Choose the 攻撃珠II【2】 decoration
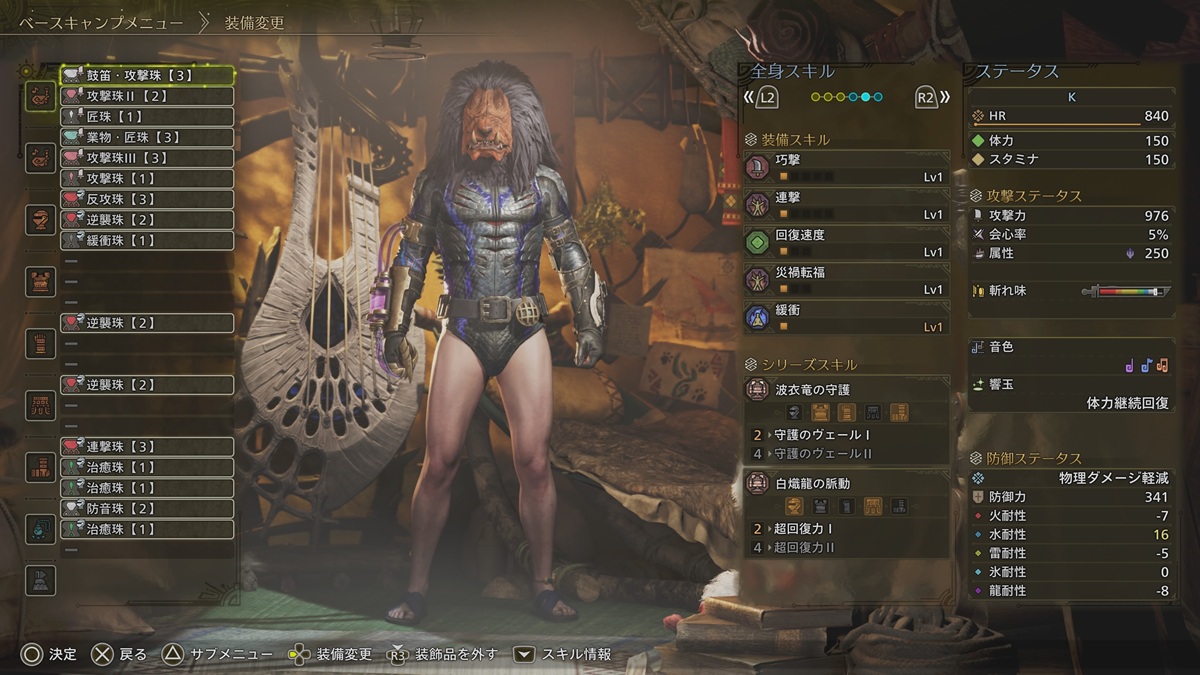The image size is (1200, 675). point(147,96)
